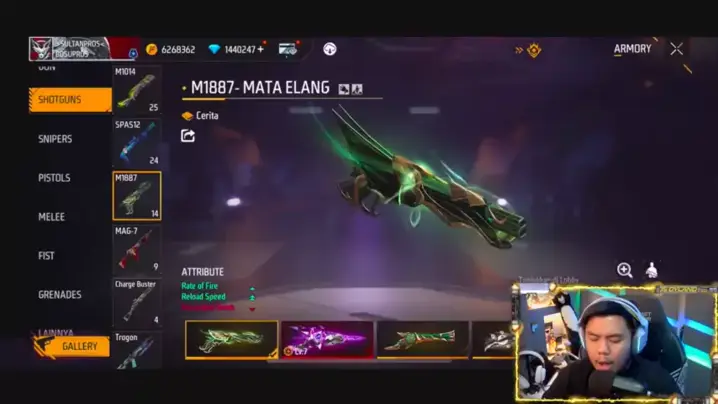Add more diamonds with the plus button
This screenshot has height=404, width=718.
[x=261, y=49]
